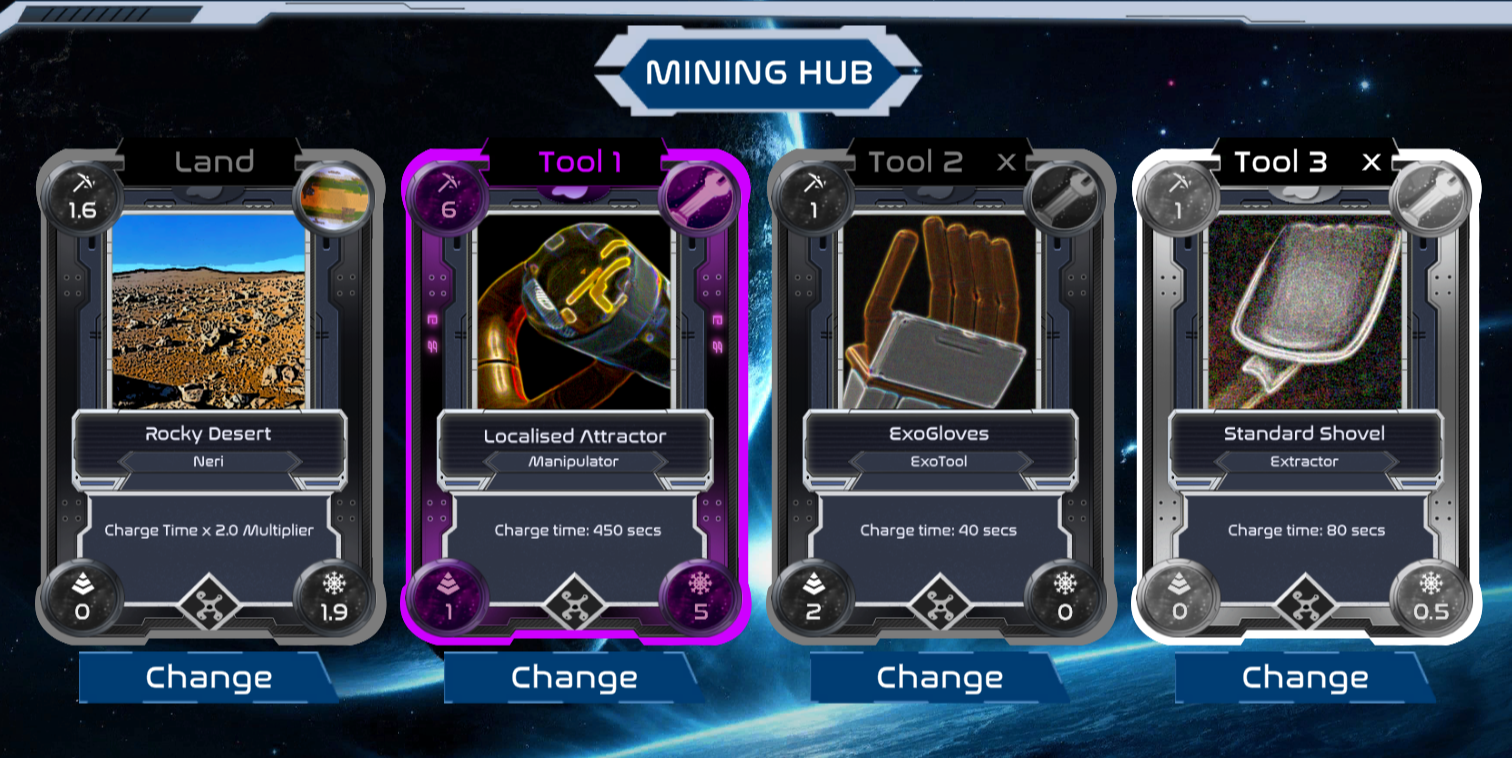Change the equipped Land card
Screen dimensions: 1512x758
click(x=209, y=677)
